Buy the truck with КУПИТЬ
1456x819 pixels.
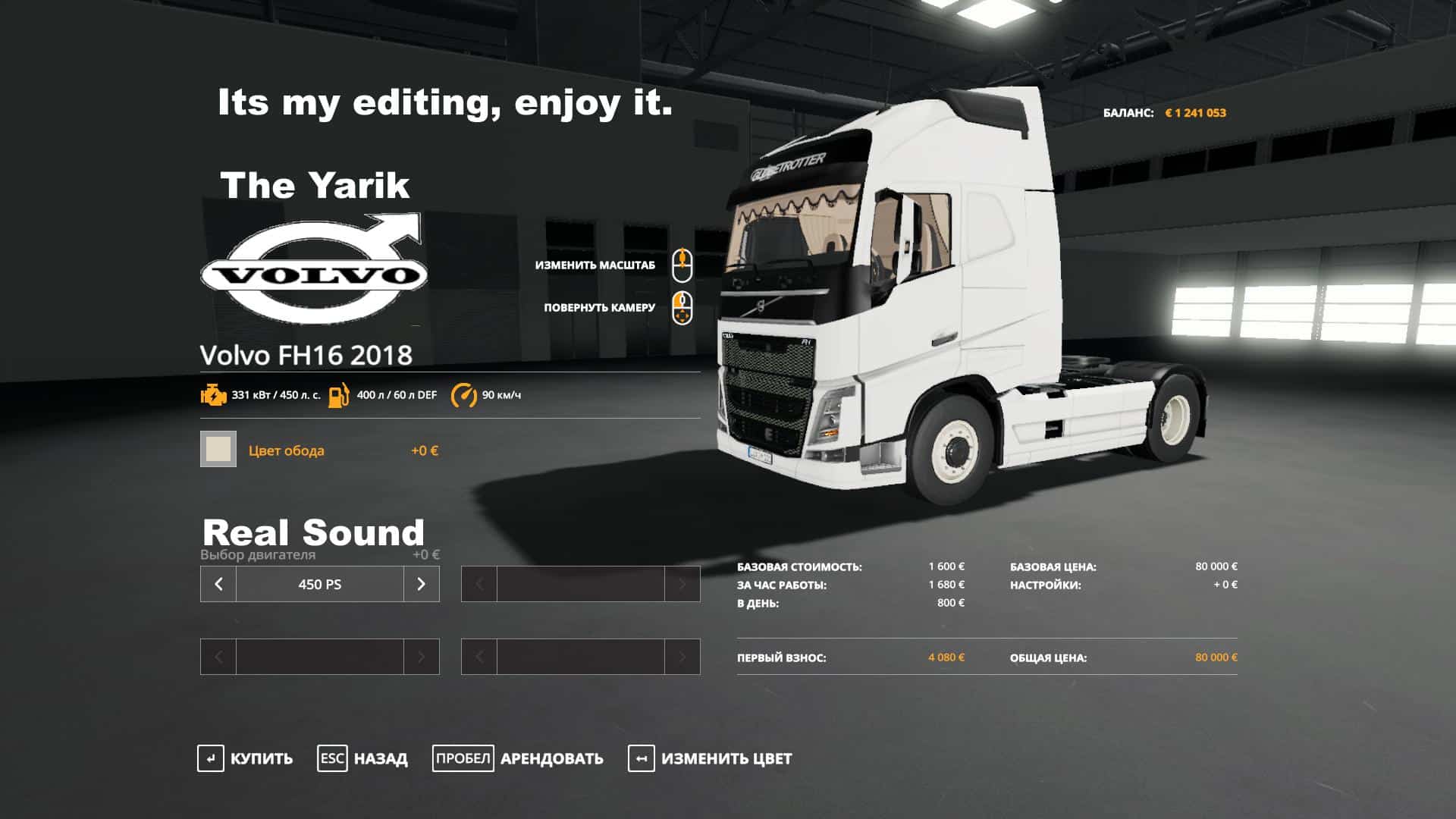tap(245, 758)
